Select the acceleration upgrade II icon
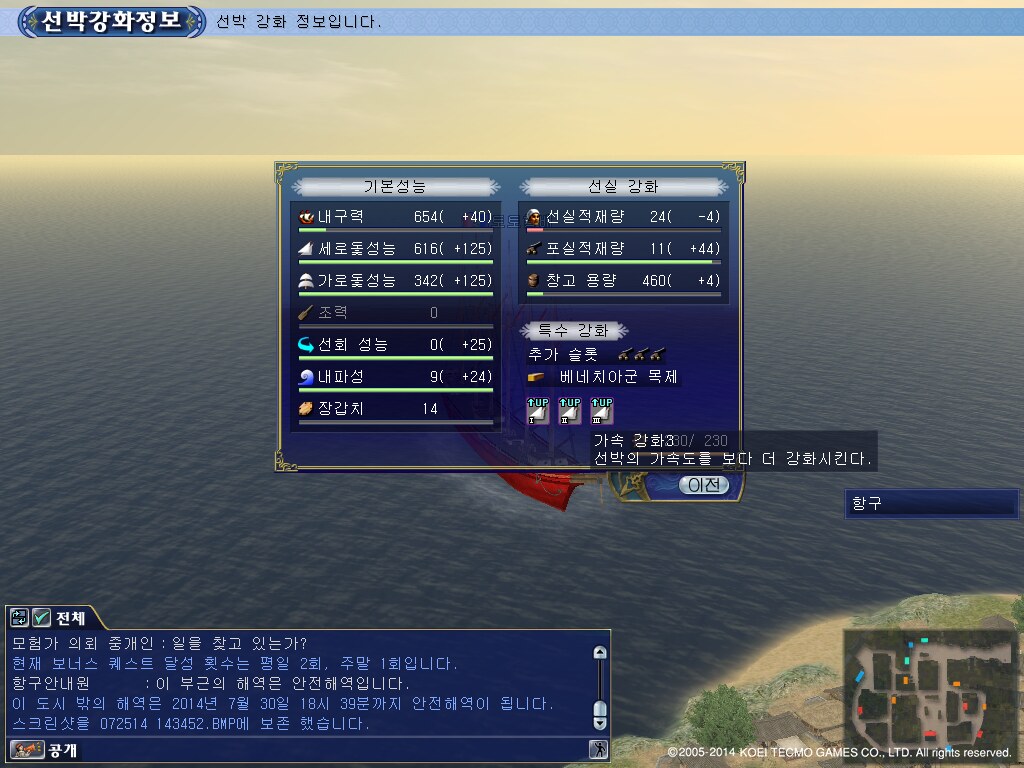The height and width of the screenshot is (768, 1024). pos(570,410)
